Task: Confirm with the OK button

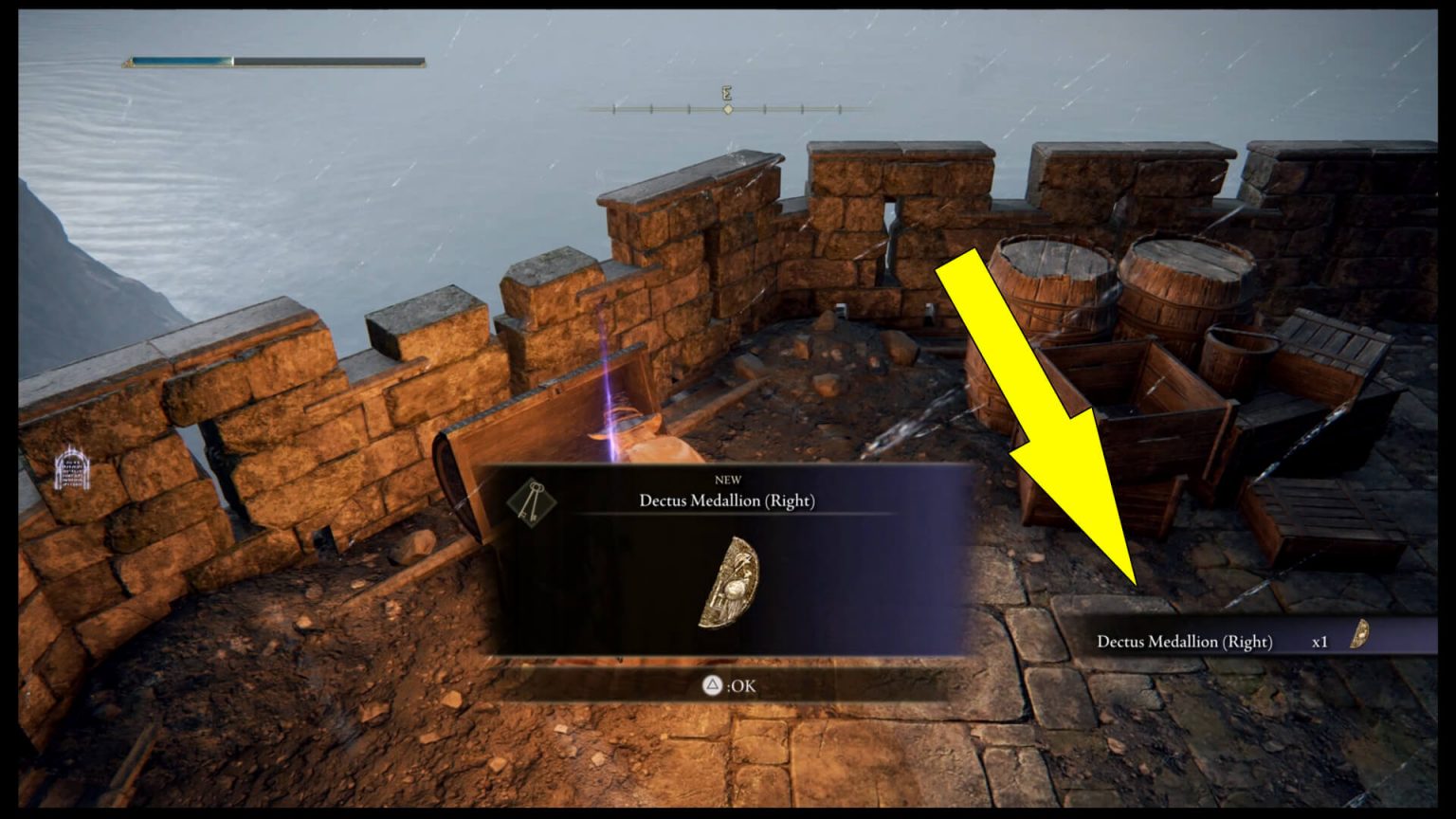Action: click(x=728, y=684)
